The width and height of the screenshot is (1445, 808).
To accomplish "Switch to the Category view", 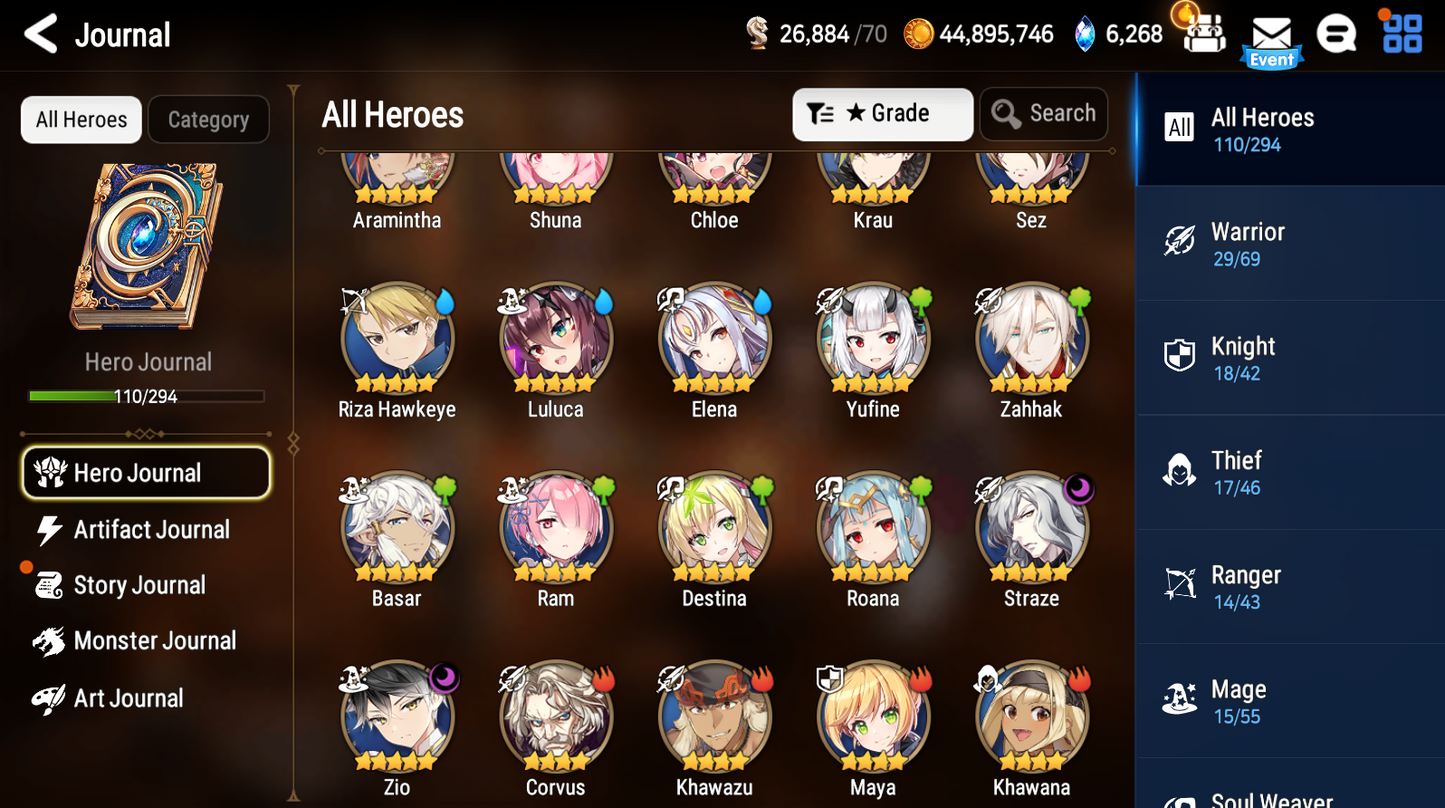I will point(208,119).
